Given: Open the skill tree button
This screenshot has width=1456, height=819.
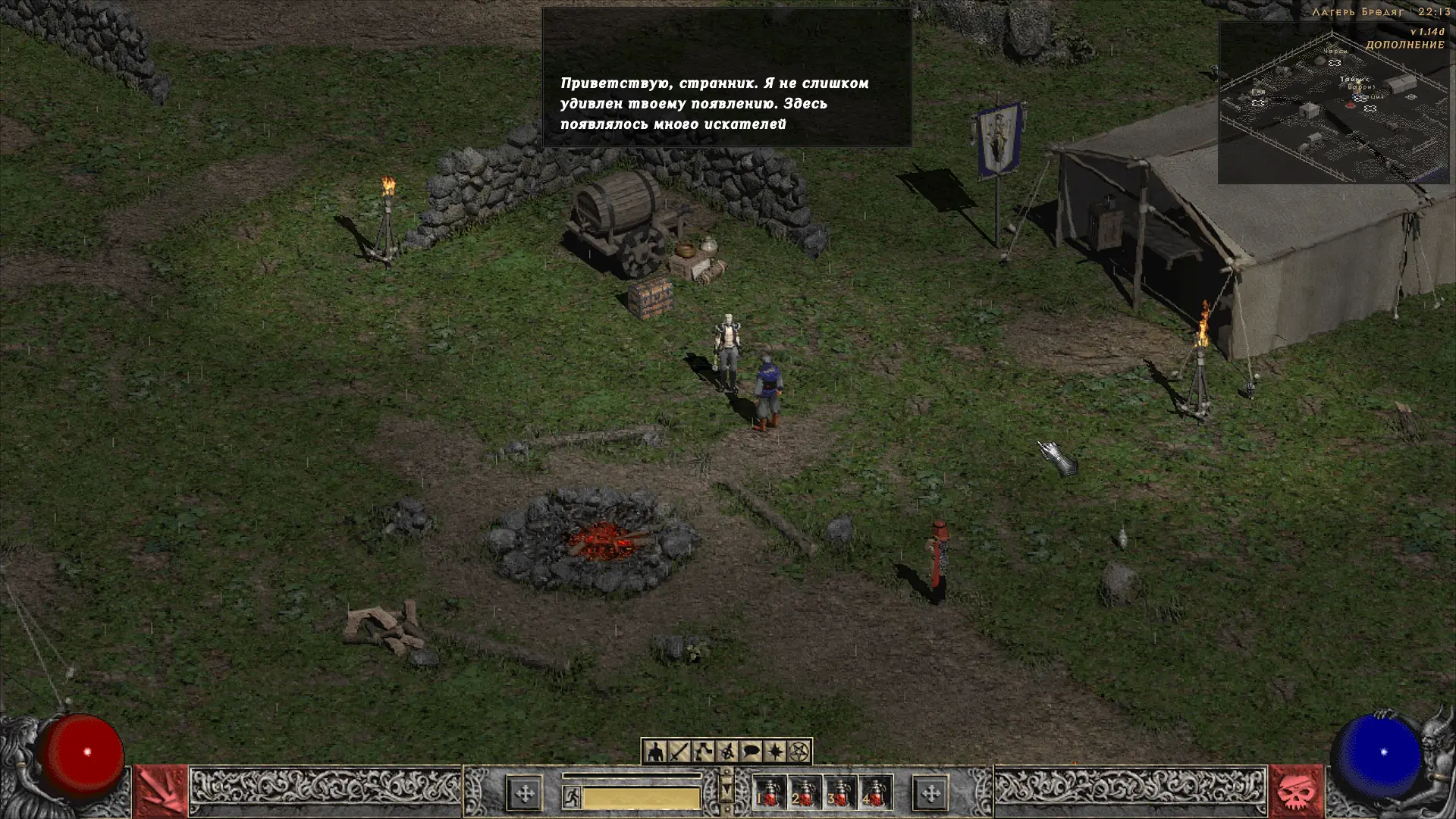Looking at the screenshot, I should pyautogui.click(x=703, y=752).
